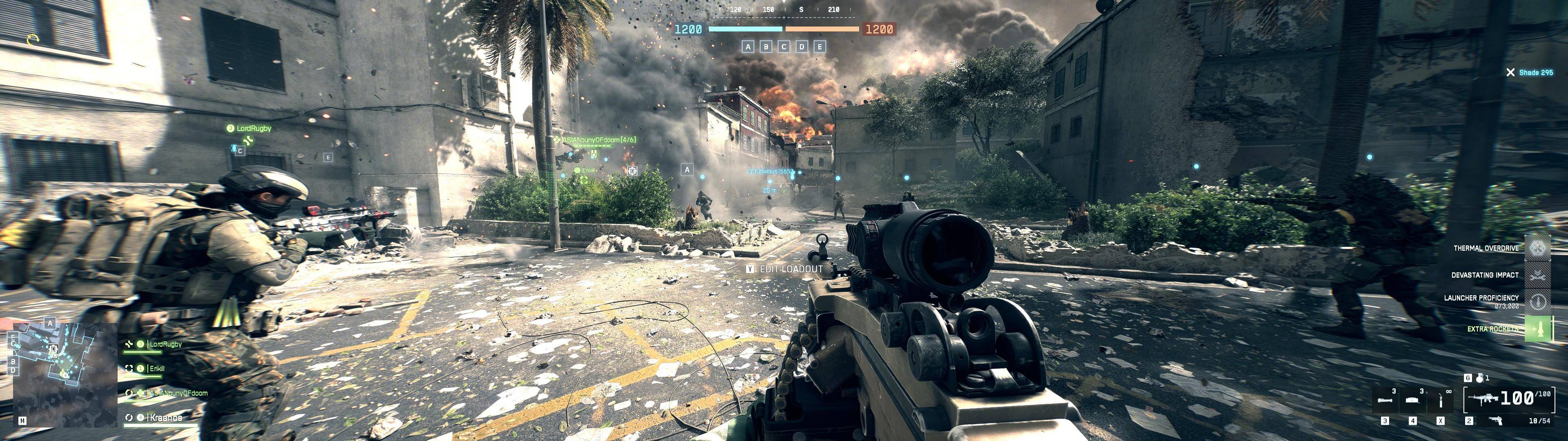Screen dimensions: 1568x441
Task: Select the green Extra Rockets perk icon
Action: pyautogui.click(x=1537, y=329)
